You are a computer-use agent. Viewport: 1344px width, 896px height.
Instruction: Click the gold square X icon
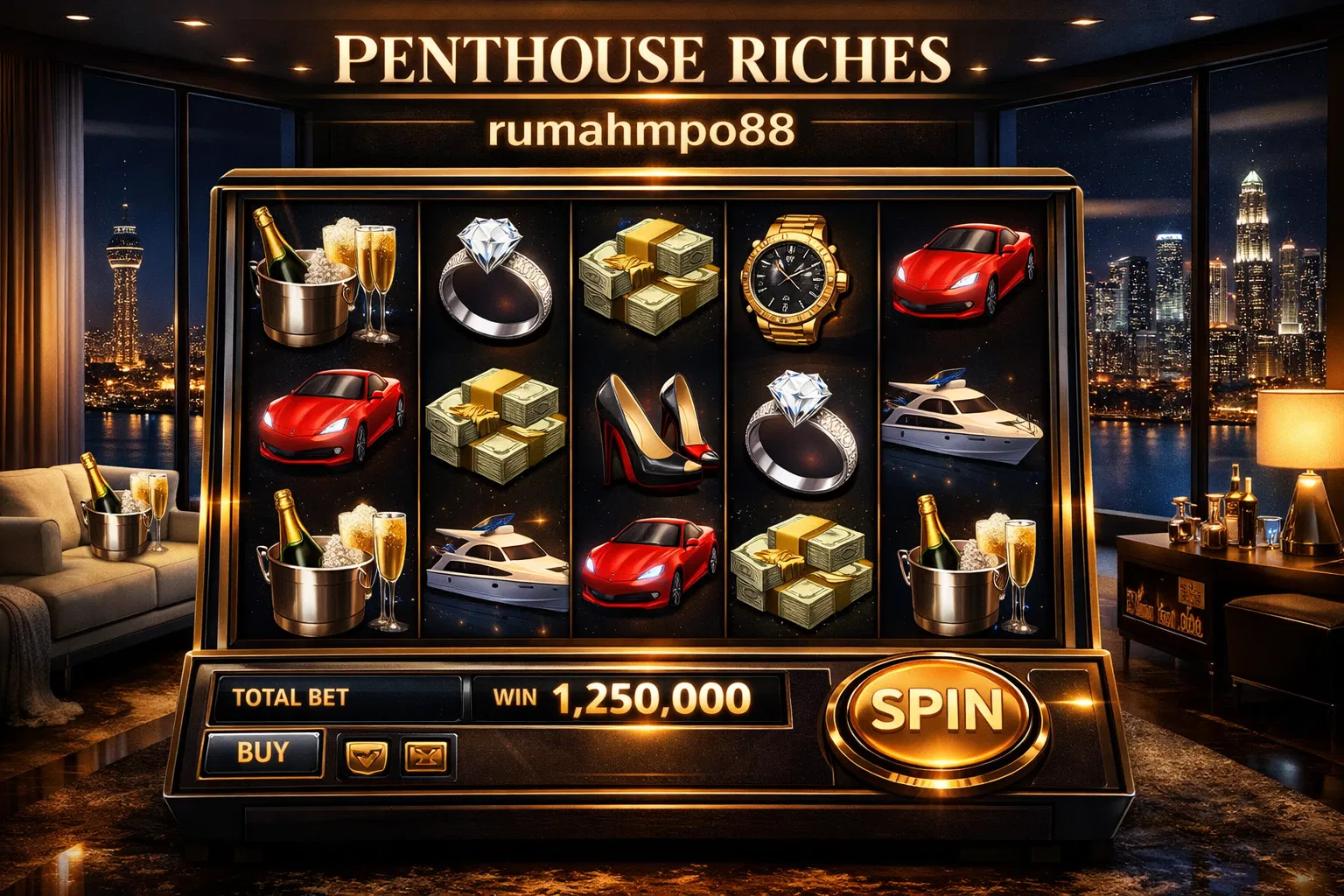click(x=426, y=756)
